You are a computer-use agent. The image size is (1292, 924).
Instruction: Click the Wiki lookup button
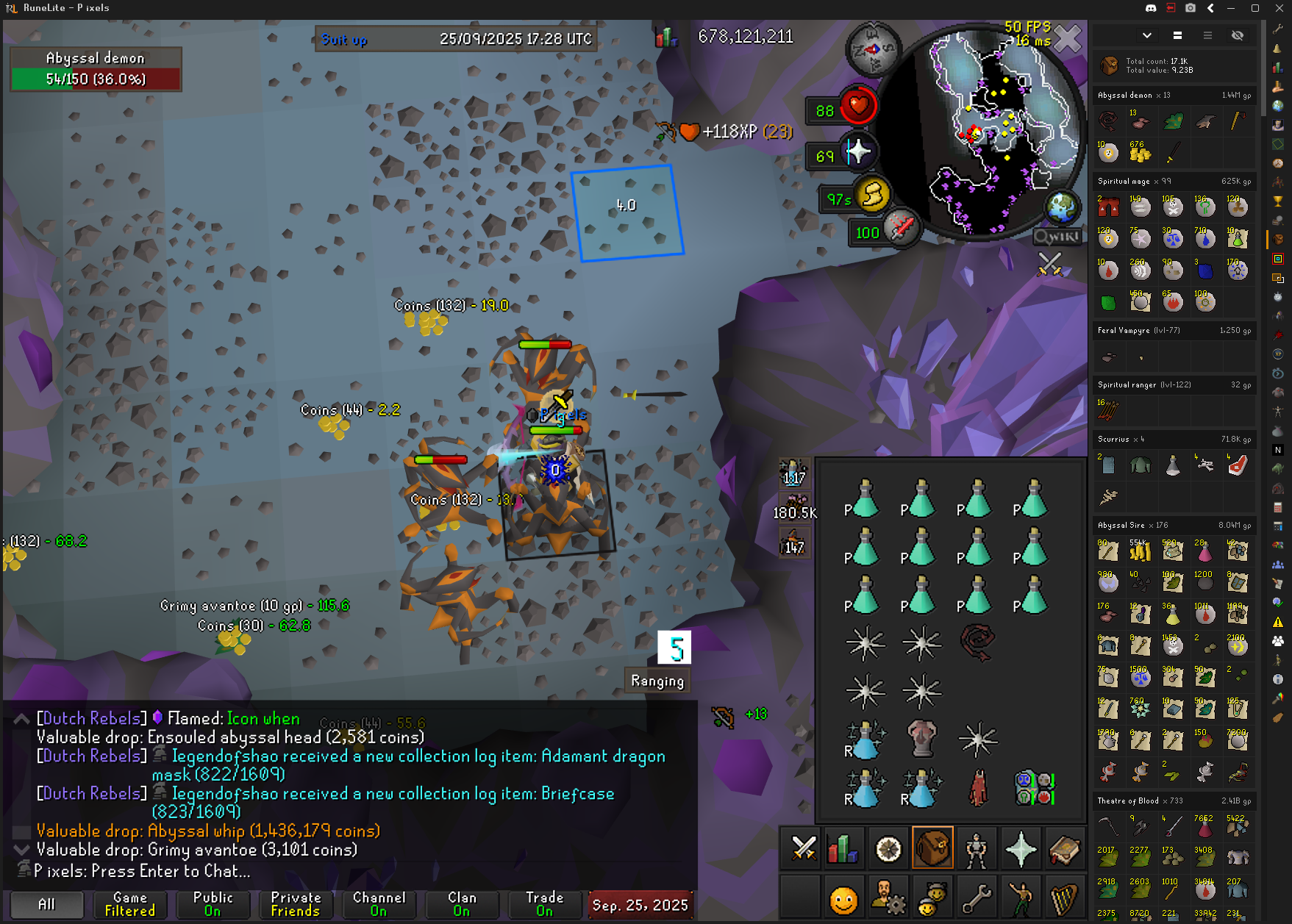pyautogui.click(x=1057, y=237)
